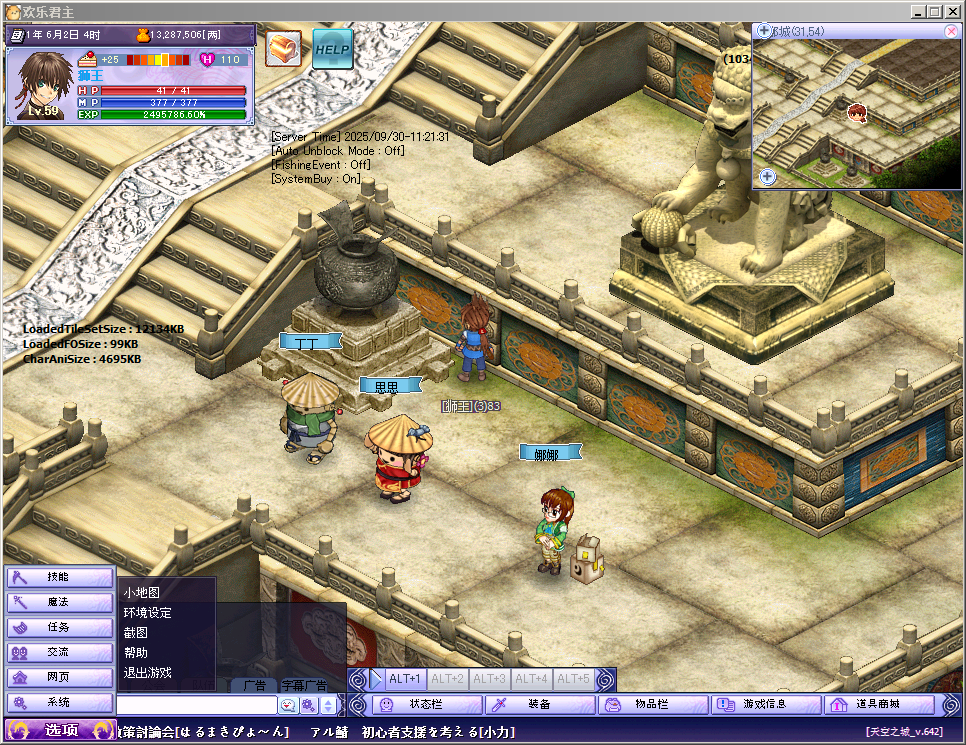Viewport: 966px width, 745px height.
Task: Close the minimap with the pink X
Action: pyautogui.click(x=950, y=31)
